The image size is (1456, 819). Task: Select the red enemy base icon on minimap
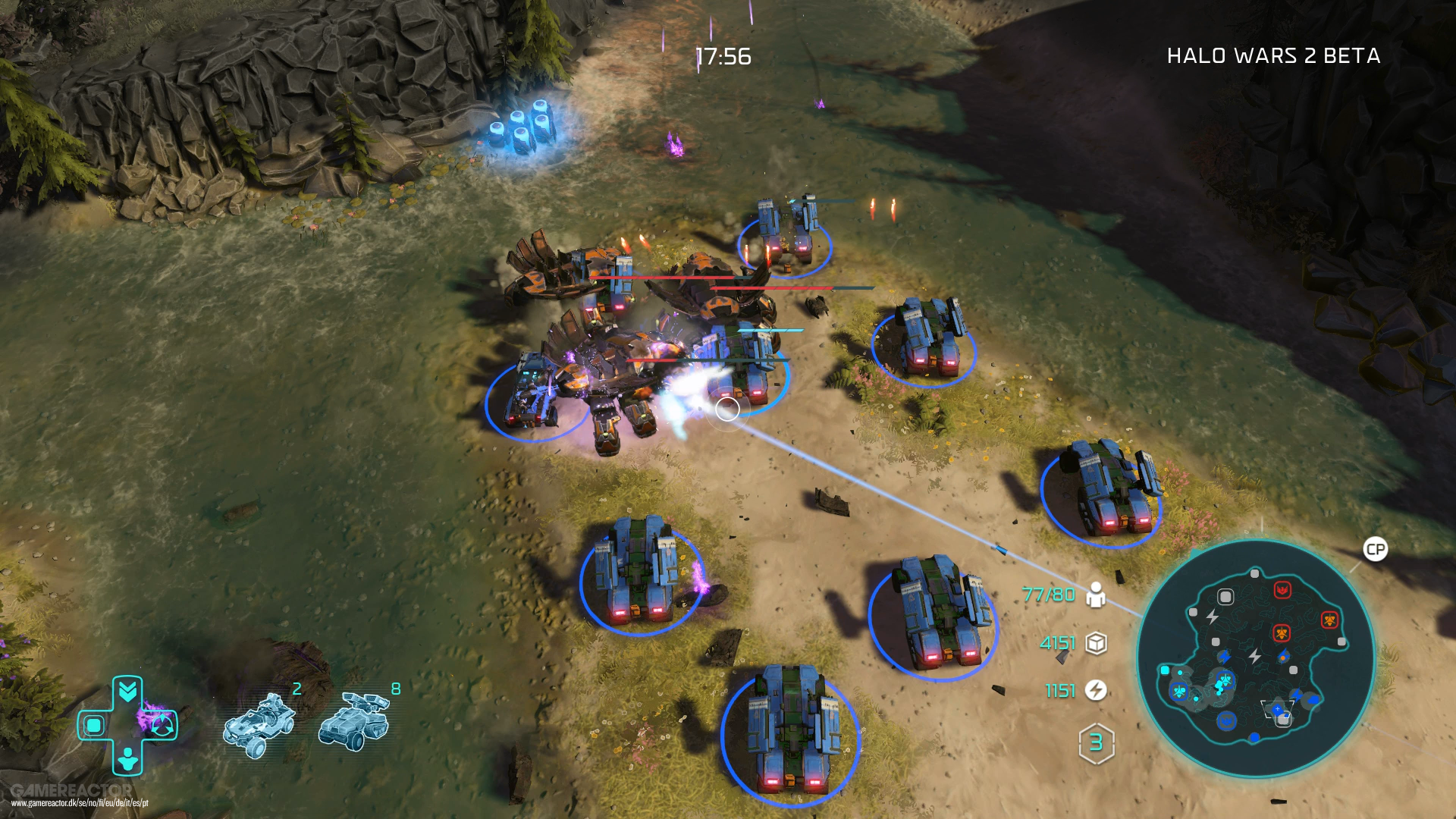coord(1282,589)
